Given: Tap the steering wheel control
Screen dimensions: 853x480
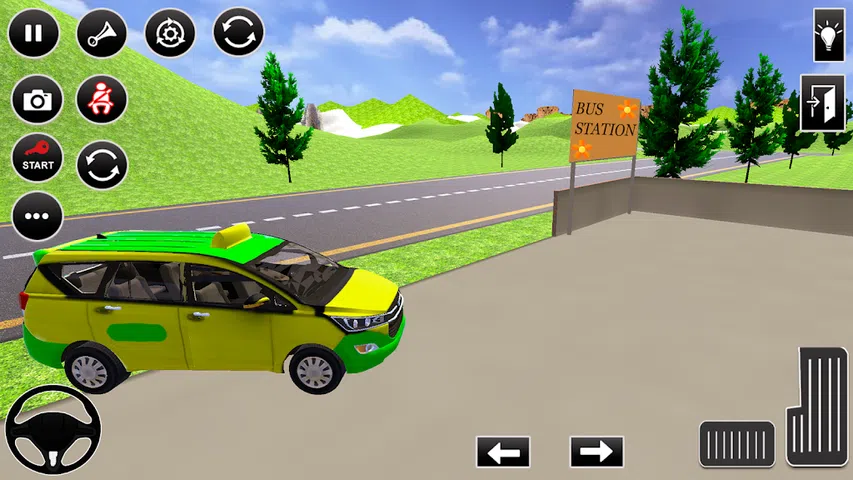Looking at the screenshot, I should click(52, 431).
